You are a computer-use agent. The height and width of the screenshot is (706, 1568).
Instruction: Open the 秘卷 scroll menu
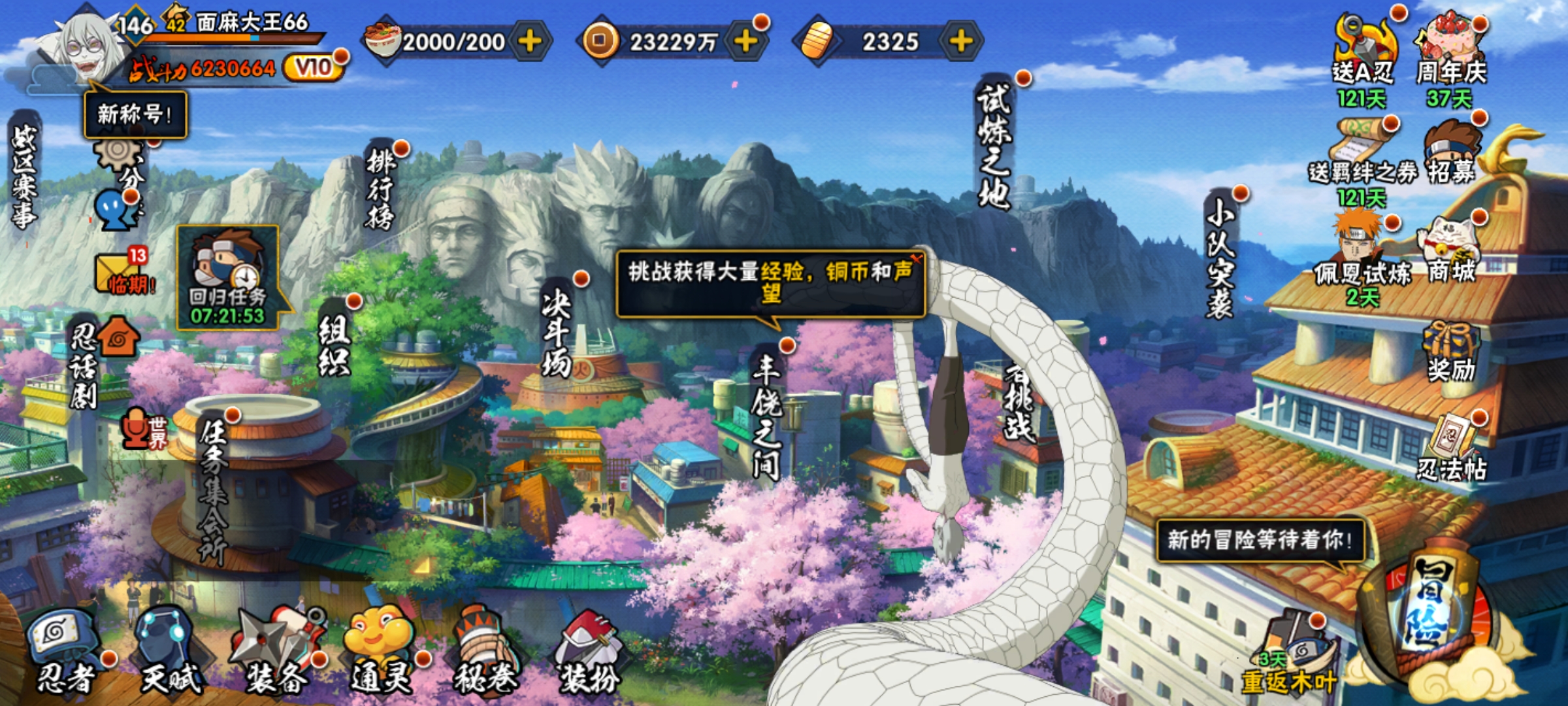(x=485, y=650)
